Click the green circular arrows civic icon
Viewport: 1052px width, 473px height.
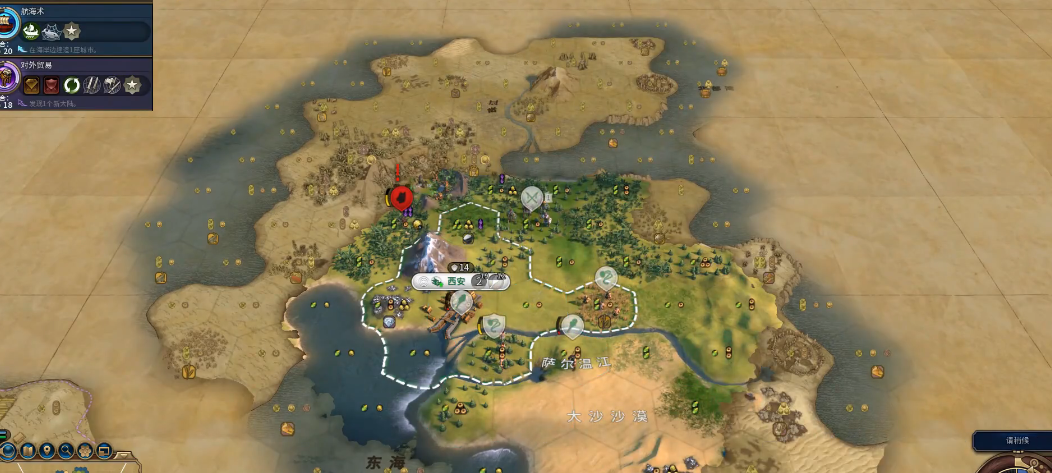70,86
